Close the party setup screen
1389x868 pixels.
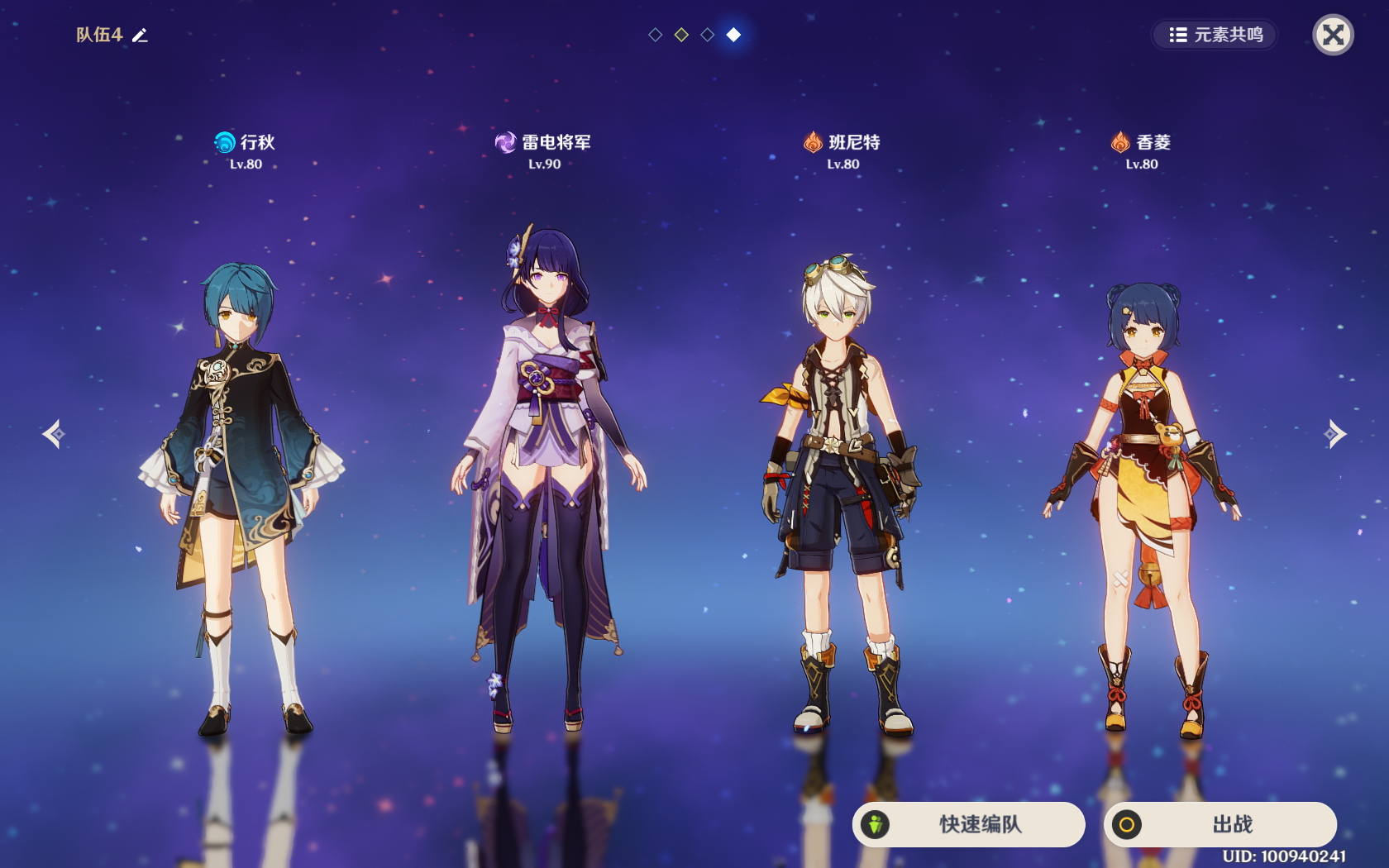tap(1333, 35)
